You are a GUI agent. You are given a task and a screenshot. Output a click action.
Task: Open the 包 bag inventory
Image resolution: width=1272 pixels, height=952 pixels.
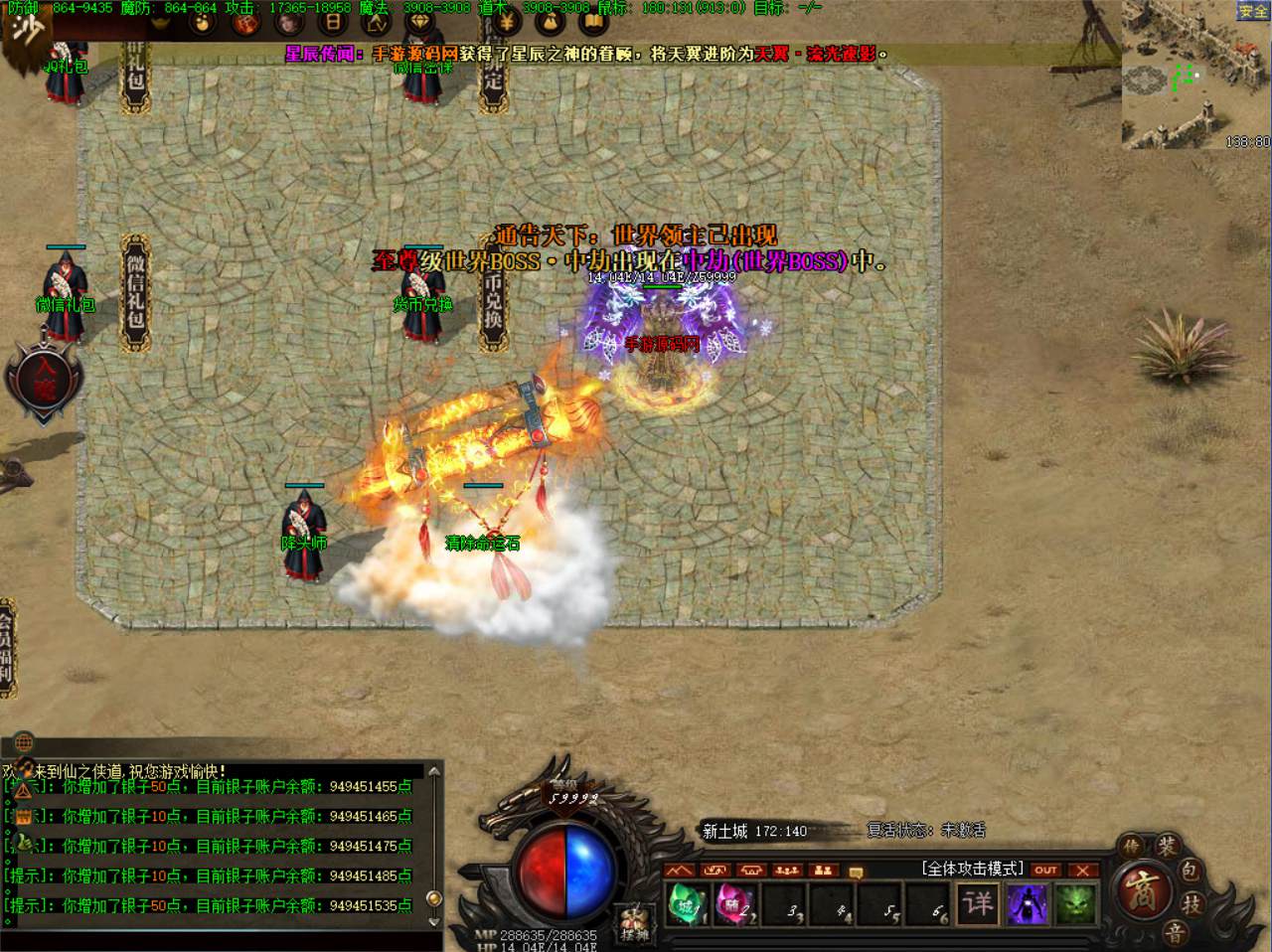[x=1190, y=872]
